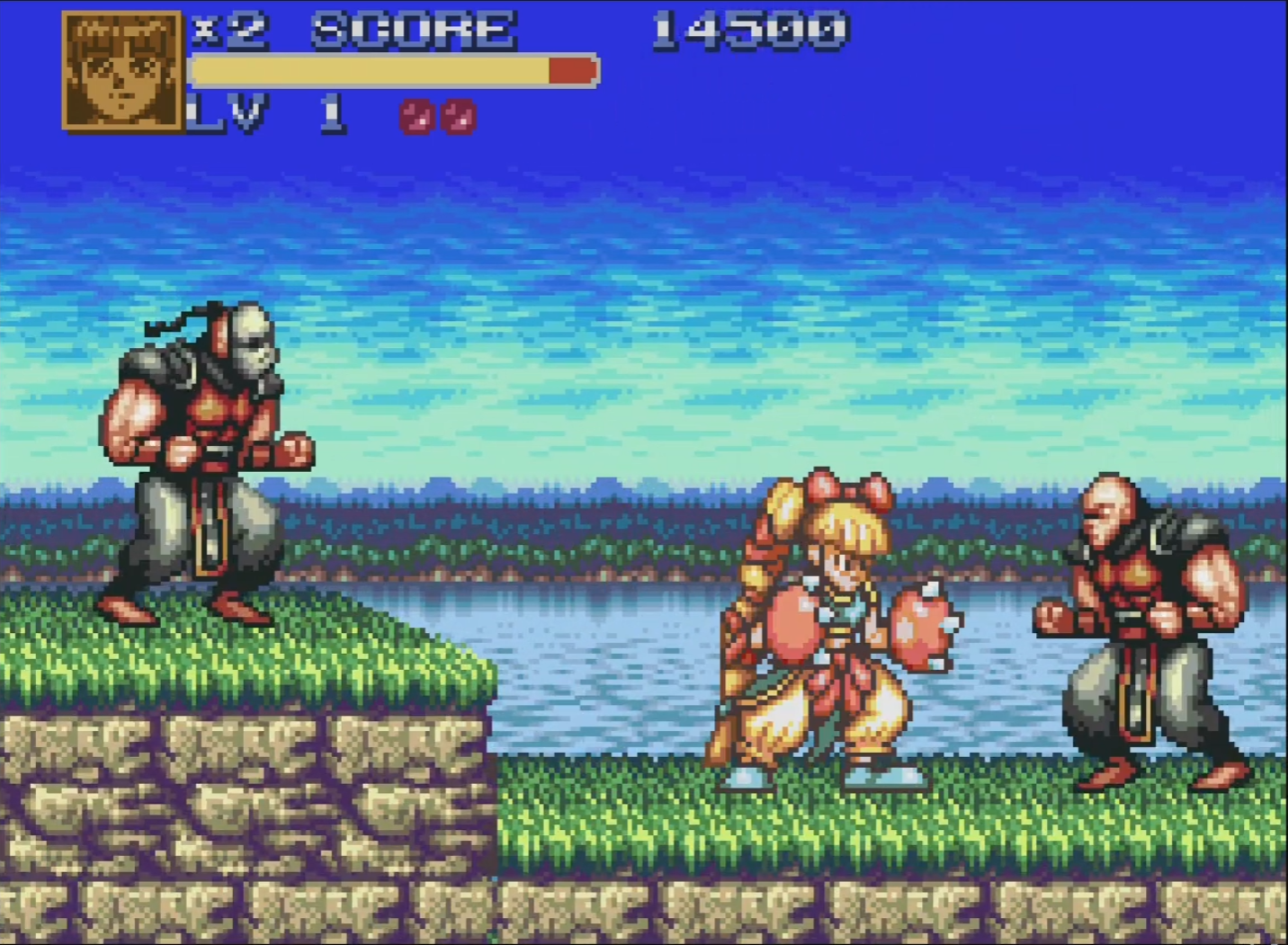Select the second cherry icon beside LV 1
Screen dimensions: 1288x945
461,117
